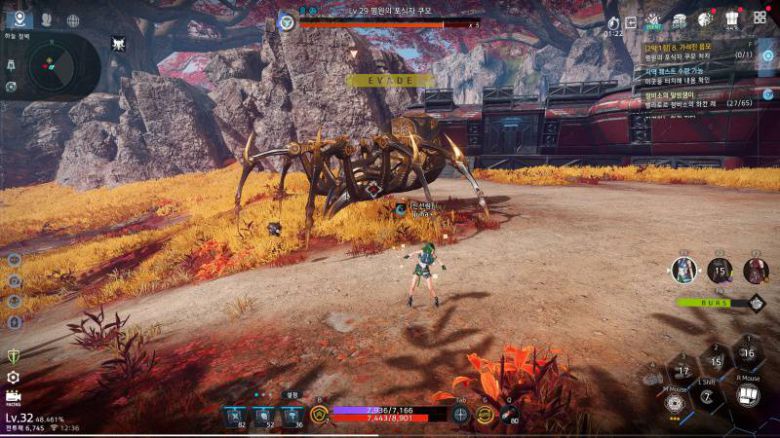The height and width of the screenshot is (438, 780).
Task: Click the green shield icon on left edge
Action: coord(13,355)
